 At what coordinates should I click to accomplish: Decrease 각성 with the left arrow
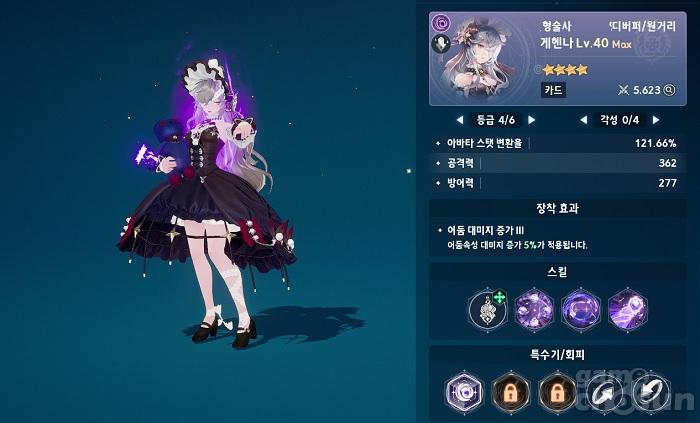[x=583, y=120]
